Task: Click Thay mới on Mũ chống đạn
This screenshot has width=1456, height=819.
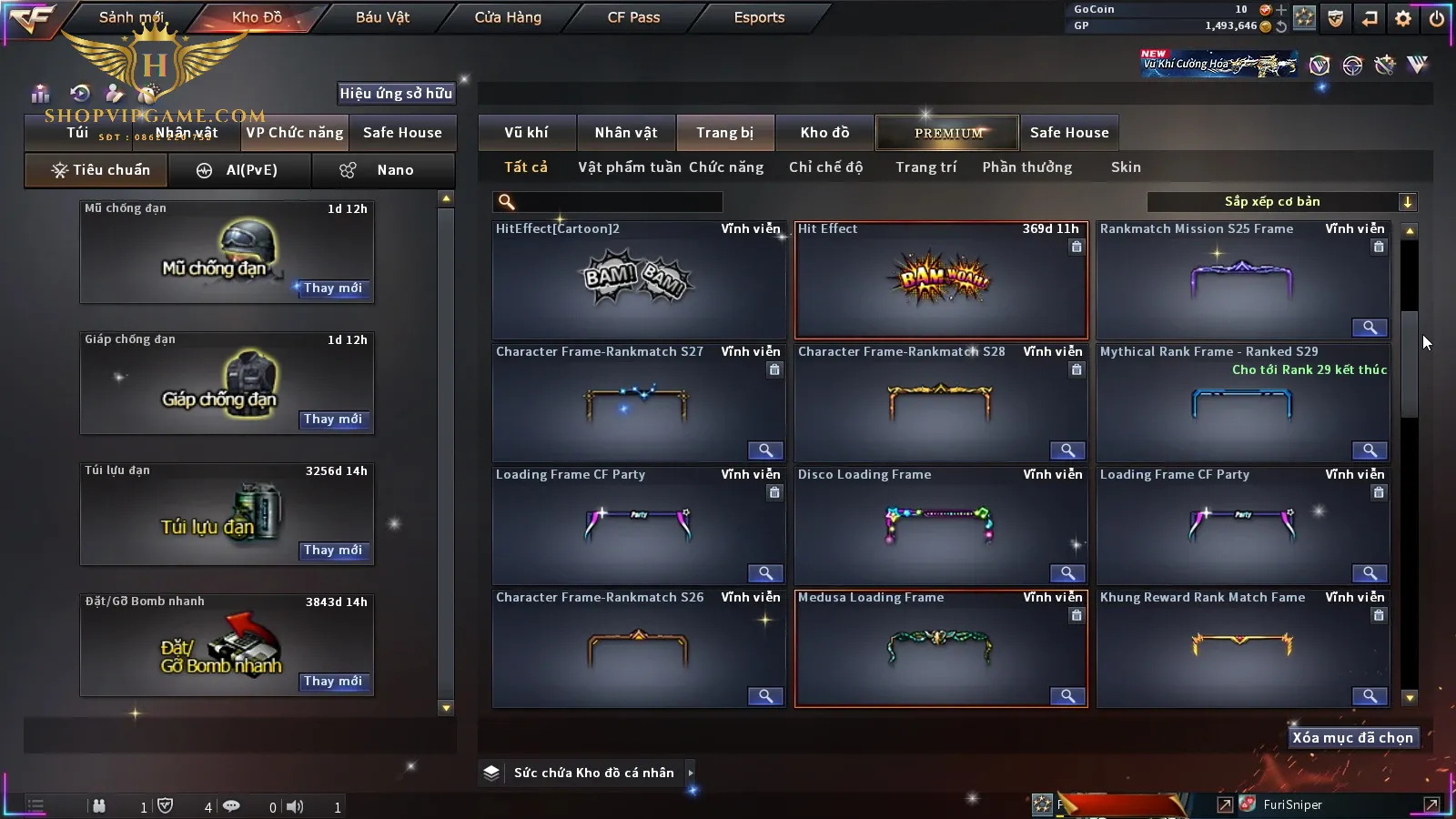Action: coord(333,288)
